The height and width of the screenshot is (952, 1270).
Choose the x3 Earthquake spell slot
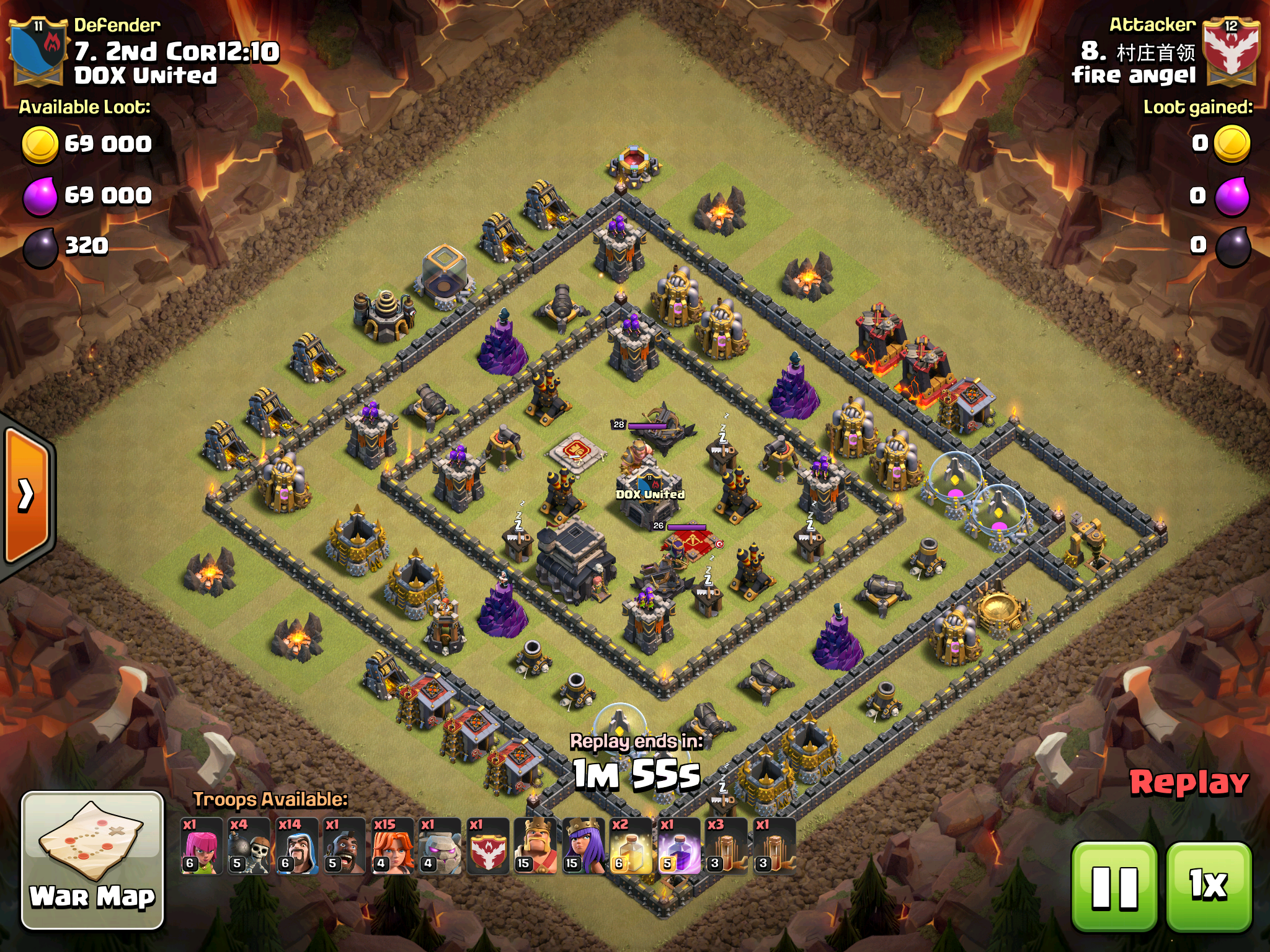pyautogui.click(x=727, y=846)
